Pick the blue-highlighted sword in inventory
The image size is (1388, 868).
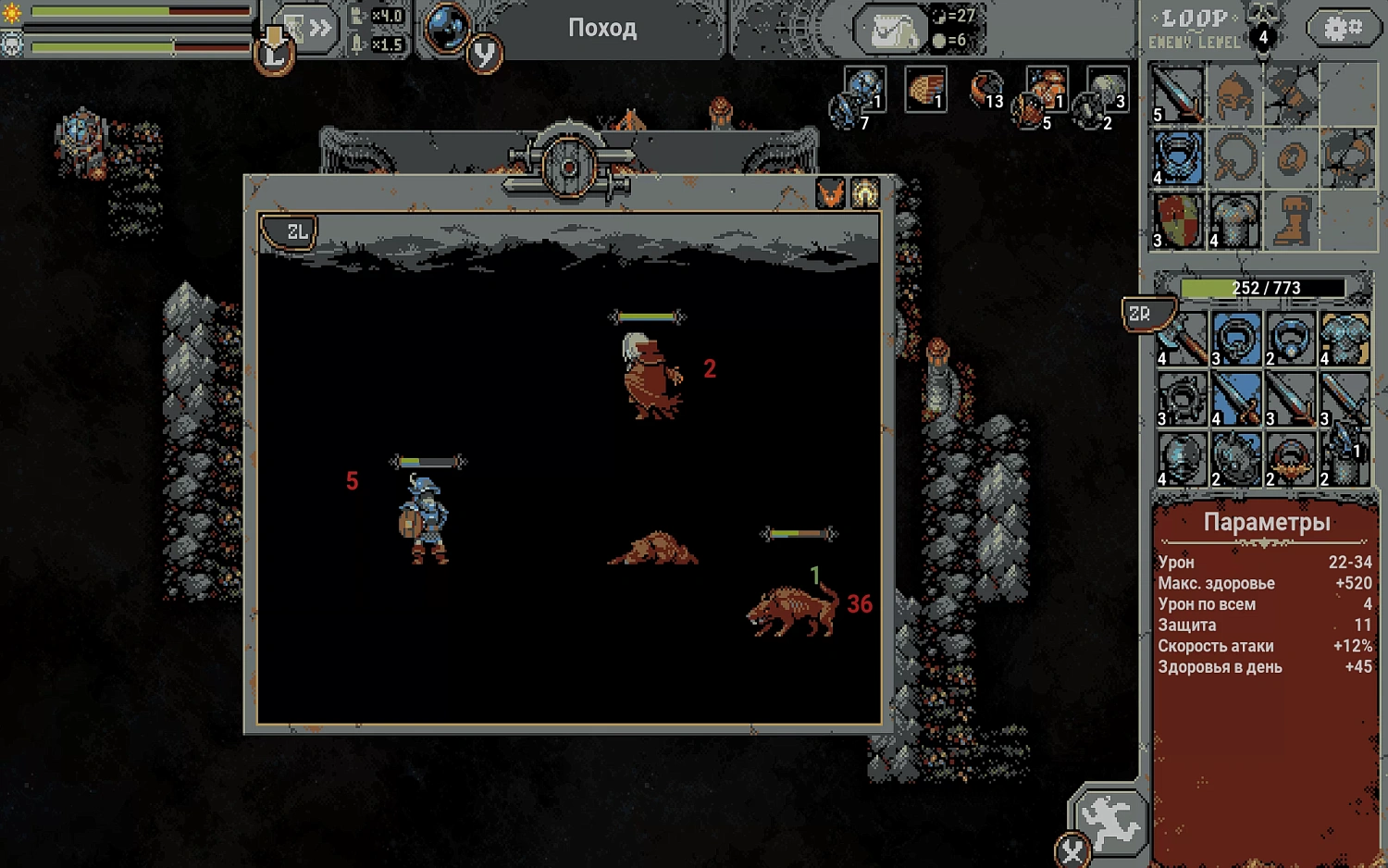(x=1235, y=399)
